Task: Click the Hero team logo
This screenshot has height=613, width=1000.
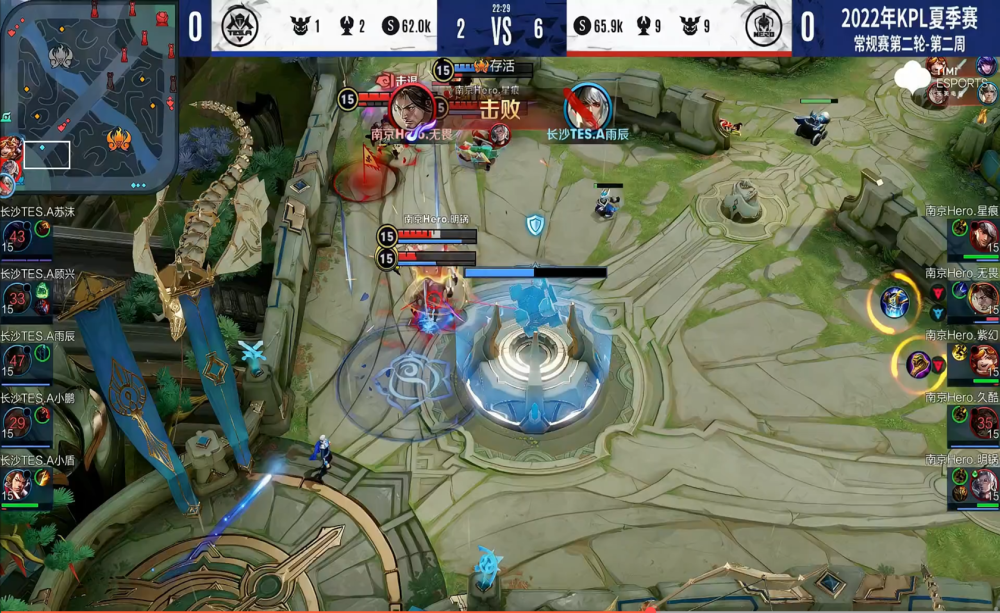Action: (x=764, y=25)
